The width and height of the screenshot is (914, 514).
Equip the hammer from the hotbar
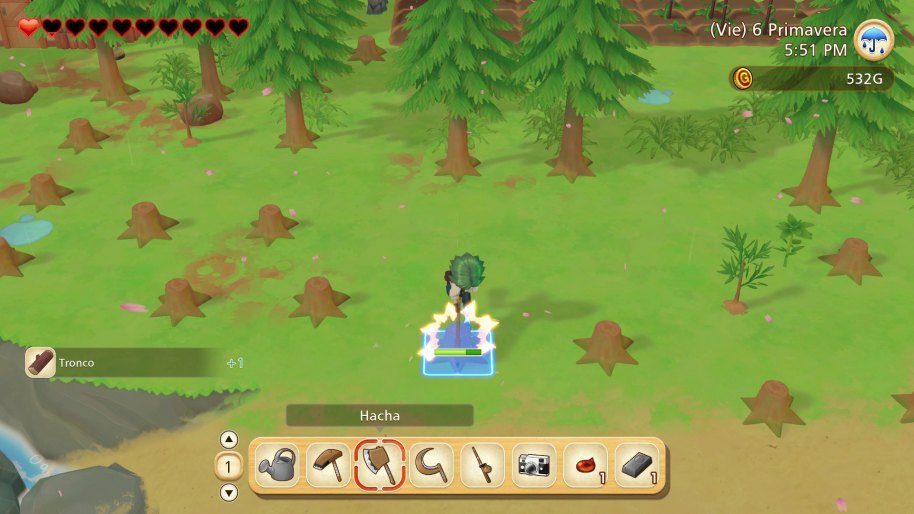click(328, 465)
